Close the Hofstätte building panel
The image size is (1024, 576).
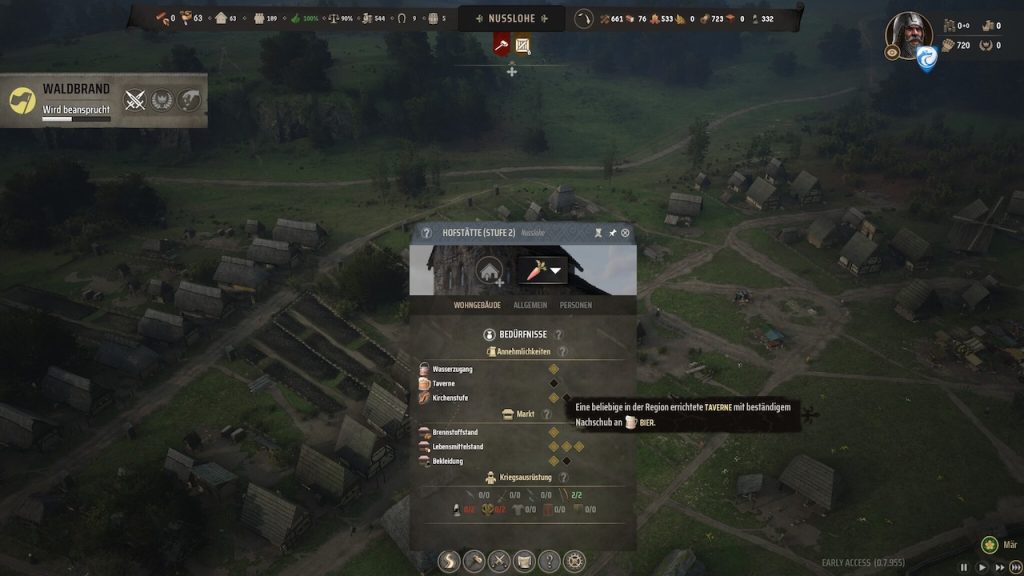tap(626, 233)
